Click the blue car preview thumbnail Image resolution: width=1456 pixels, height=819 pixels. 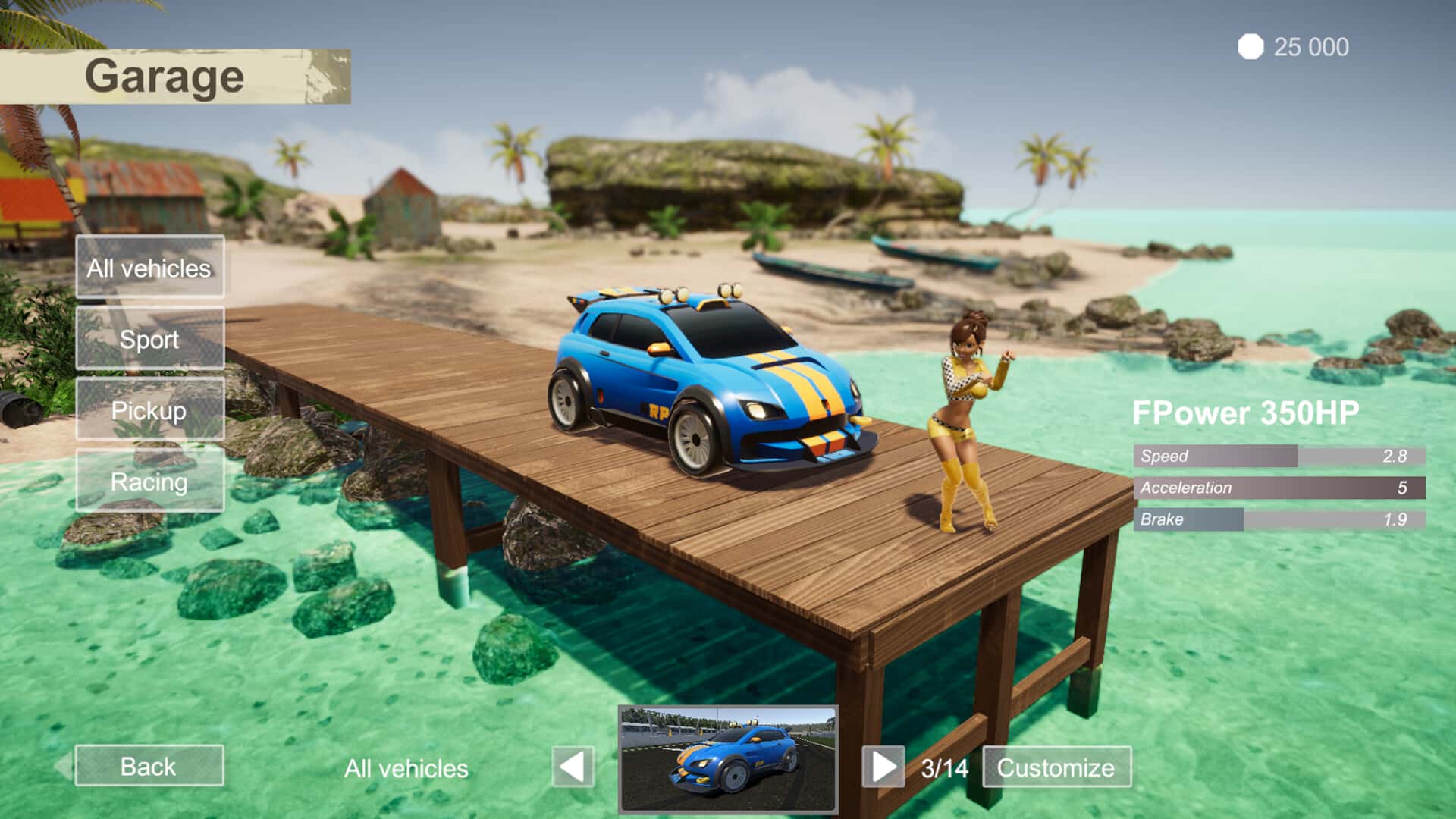[x=728, y=760]
